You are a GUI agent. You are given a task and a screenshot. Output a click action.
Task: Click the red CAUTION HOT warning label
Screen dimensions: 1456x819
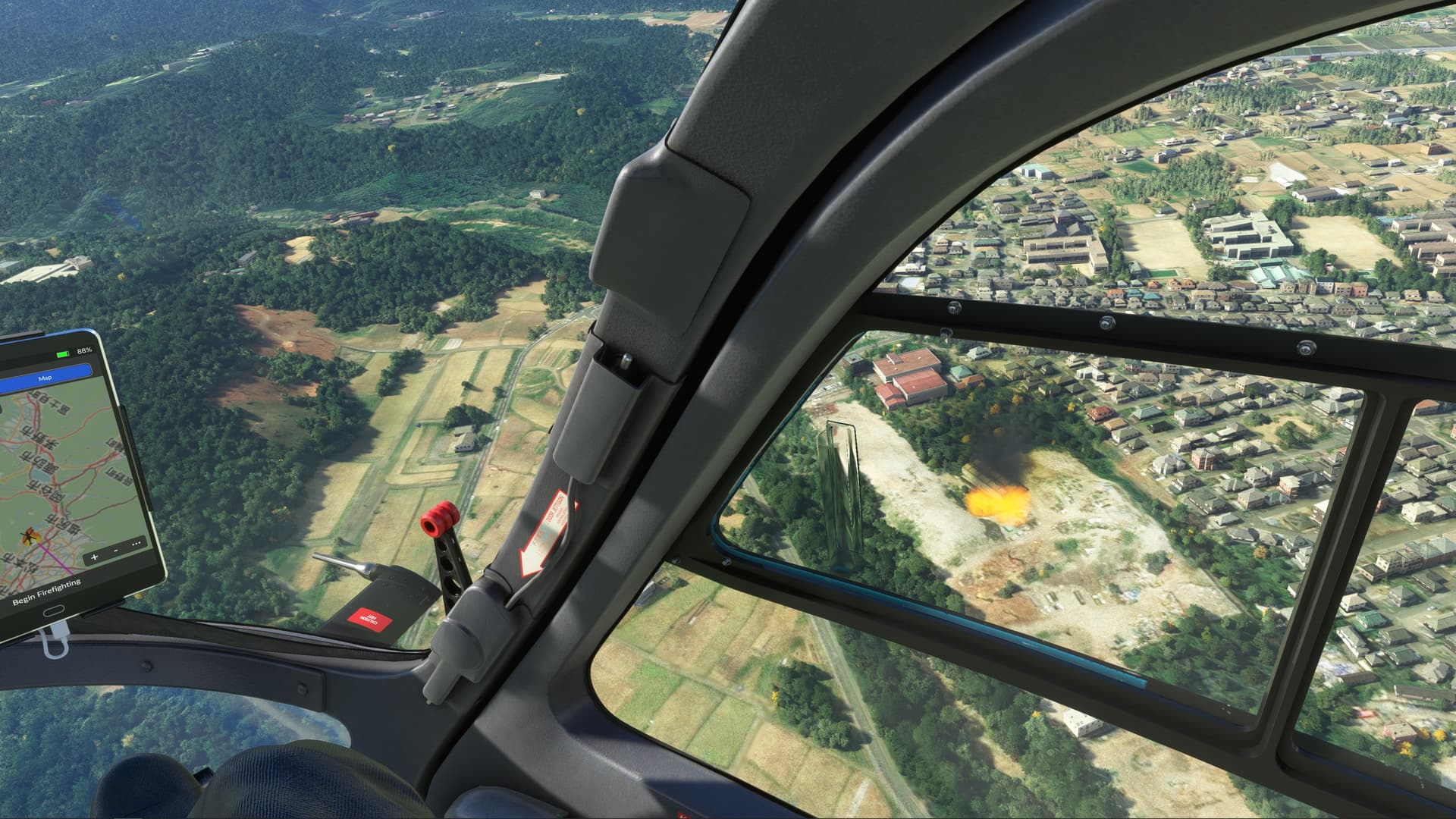(369, 620)
